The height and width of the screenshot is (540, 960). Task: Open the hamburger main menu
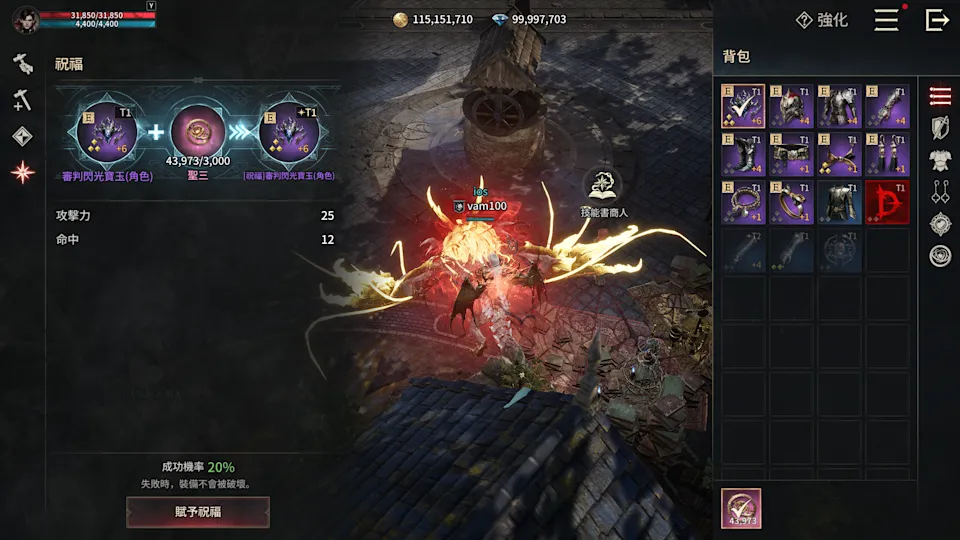[886, 20]
